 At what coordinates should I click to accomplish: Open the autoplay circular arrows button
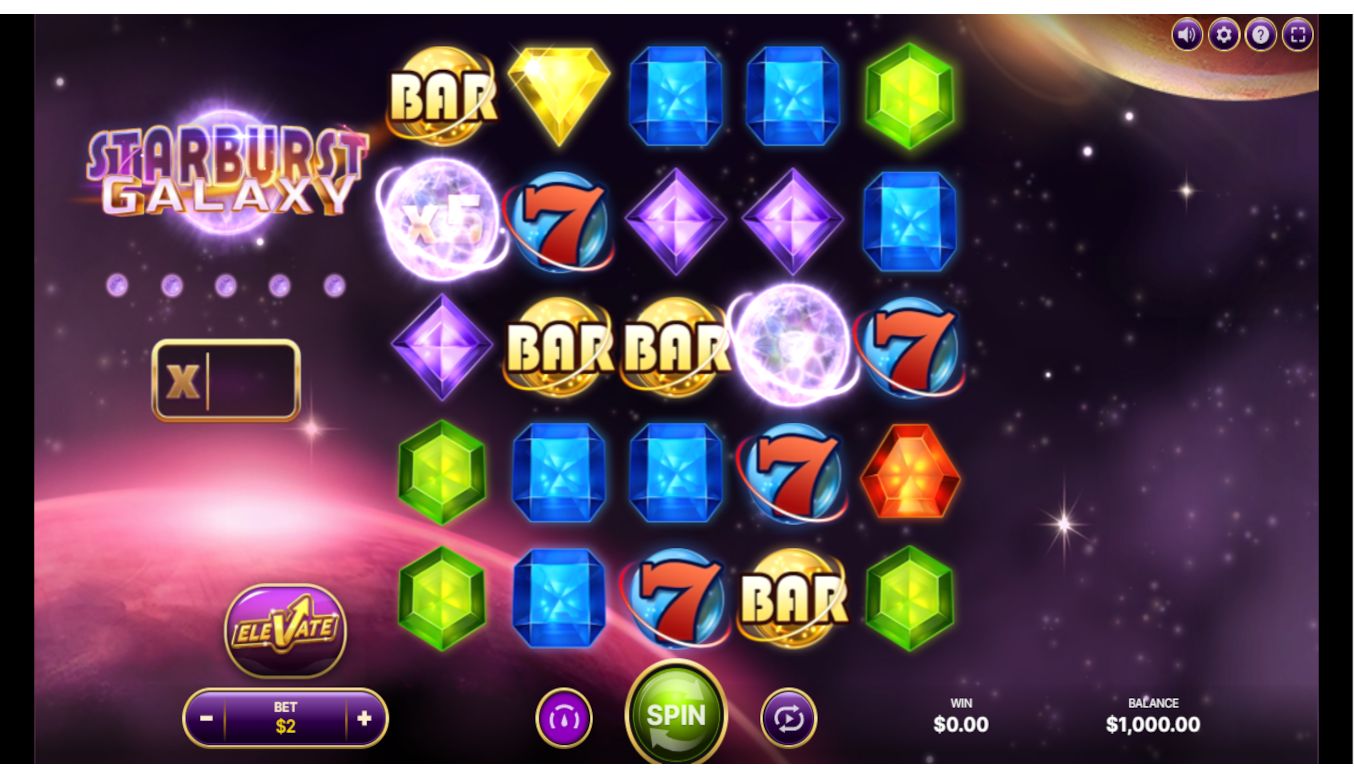pos(789,718)
